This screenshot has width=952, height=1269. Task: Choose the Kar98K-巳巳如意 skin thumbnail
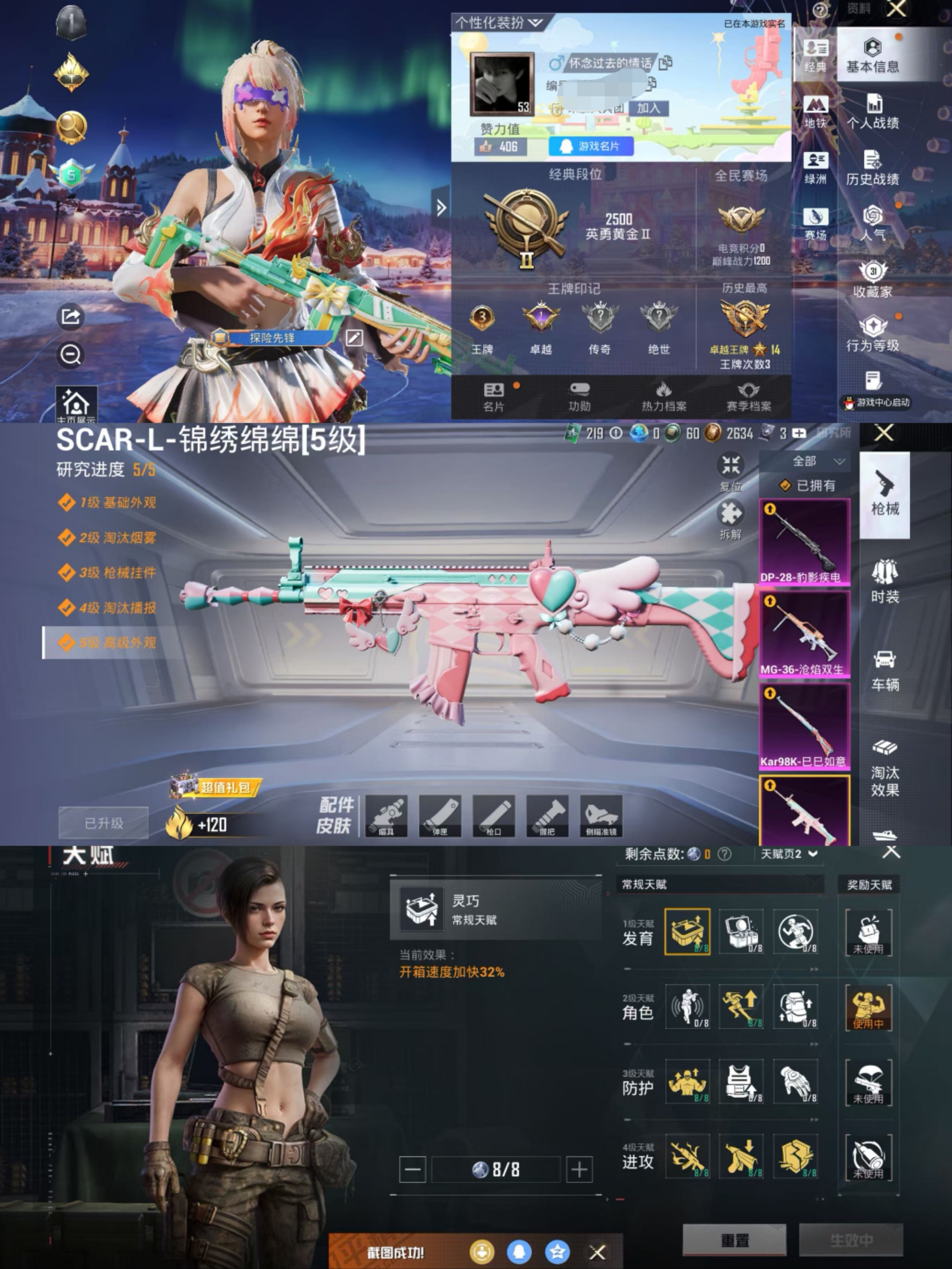click(x=804, y=726)
